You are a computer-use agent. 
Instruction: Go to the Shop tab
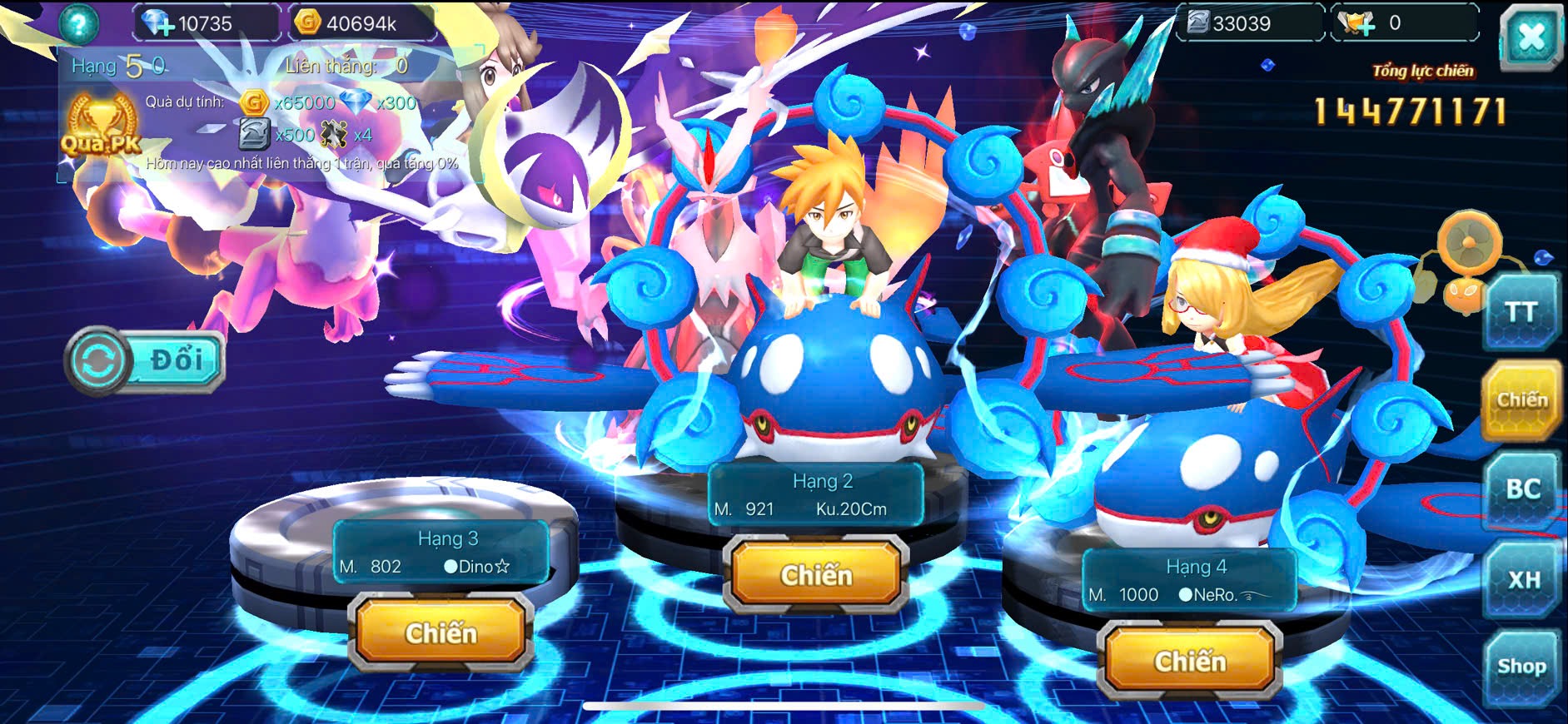coord(1521,667)
